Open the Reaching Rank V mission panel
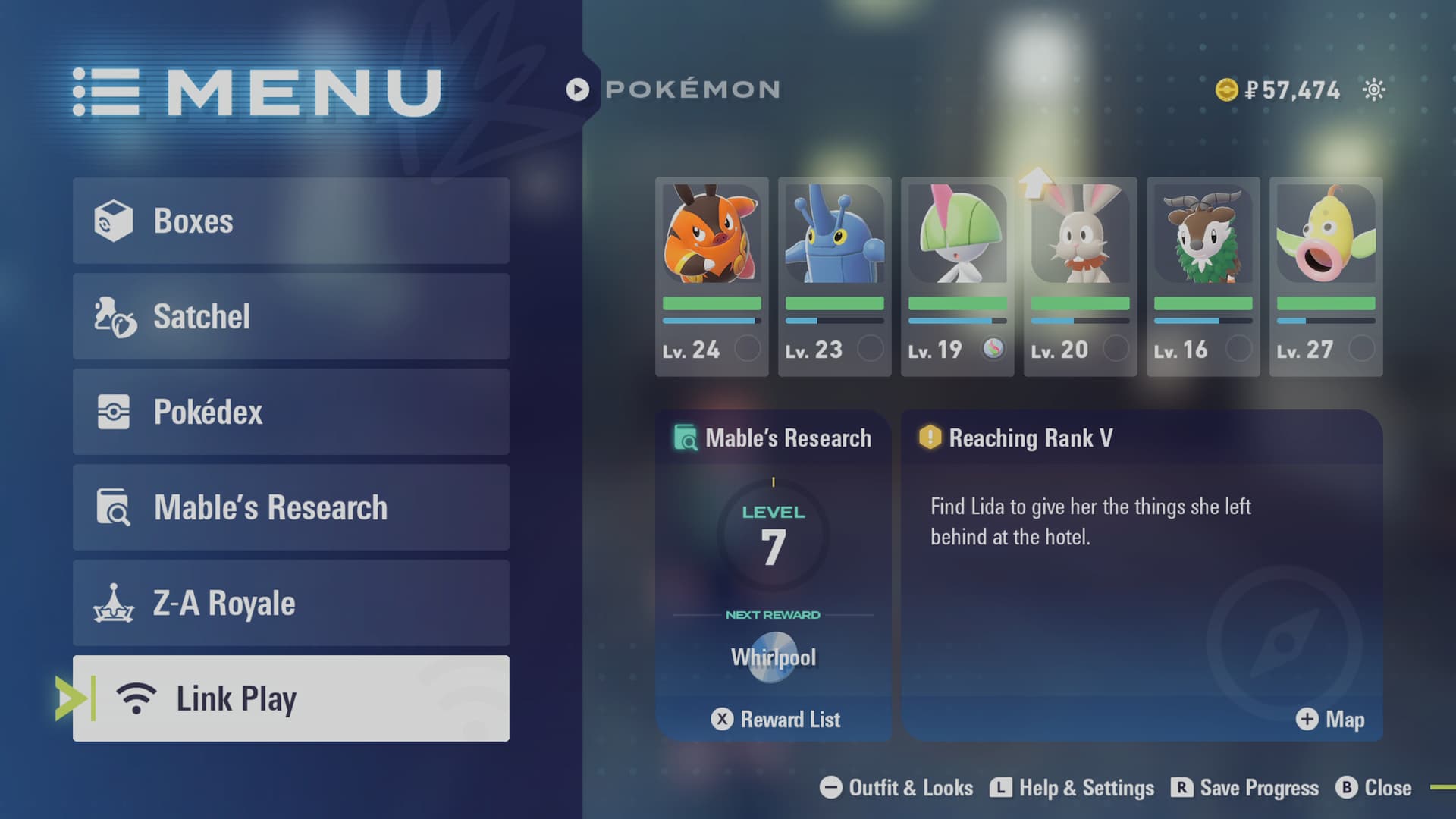This screenshot has width=1456, height=819. pos(1141,531)
